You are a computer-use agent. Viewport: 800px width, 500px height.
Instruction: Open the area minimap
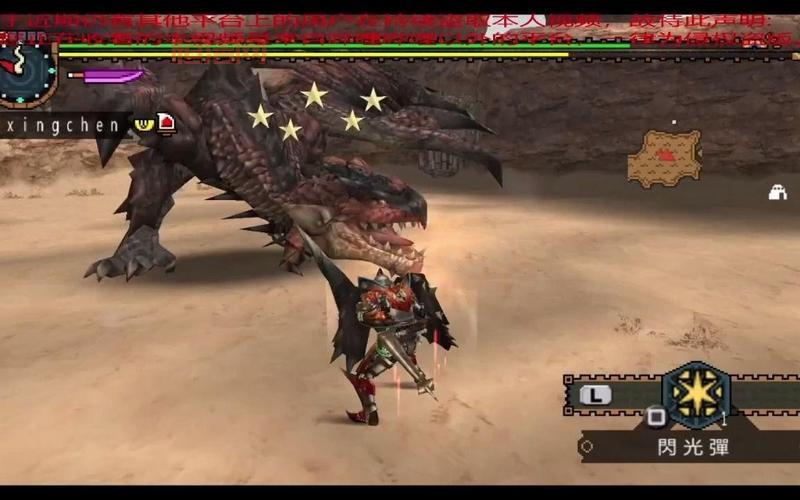pos(665,158)
